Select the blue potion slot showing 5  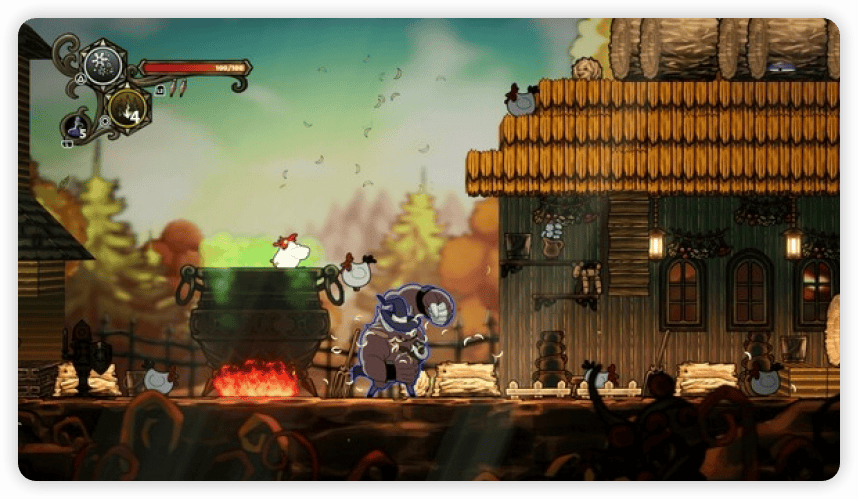click(x=77, y=126)
